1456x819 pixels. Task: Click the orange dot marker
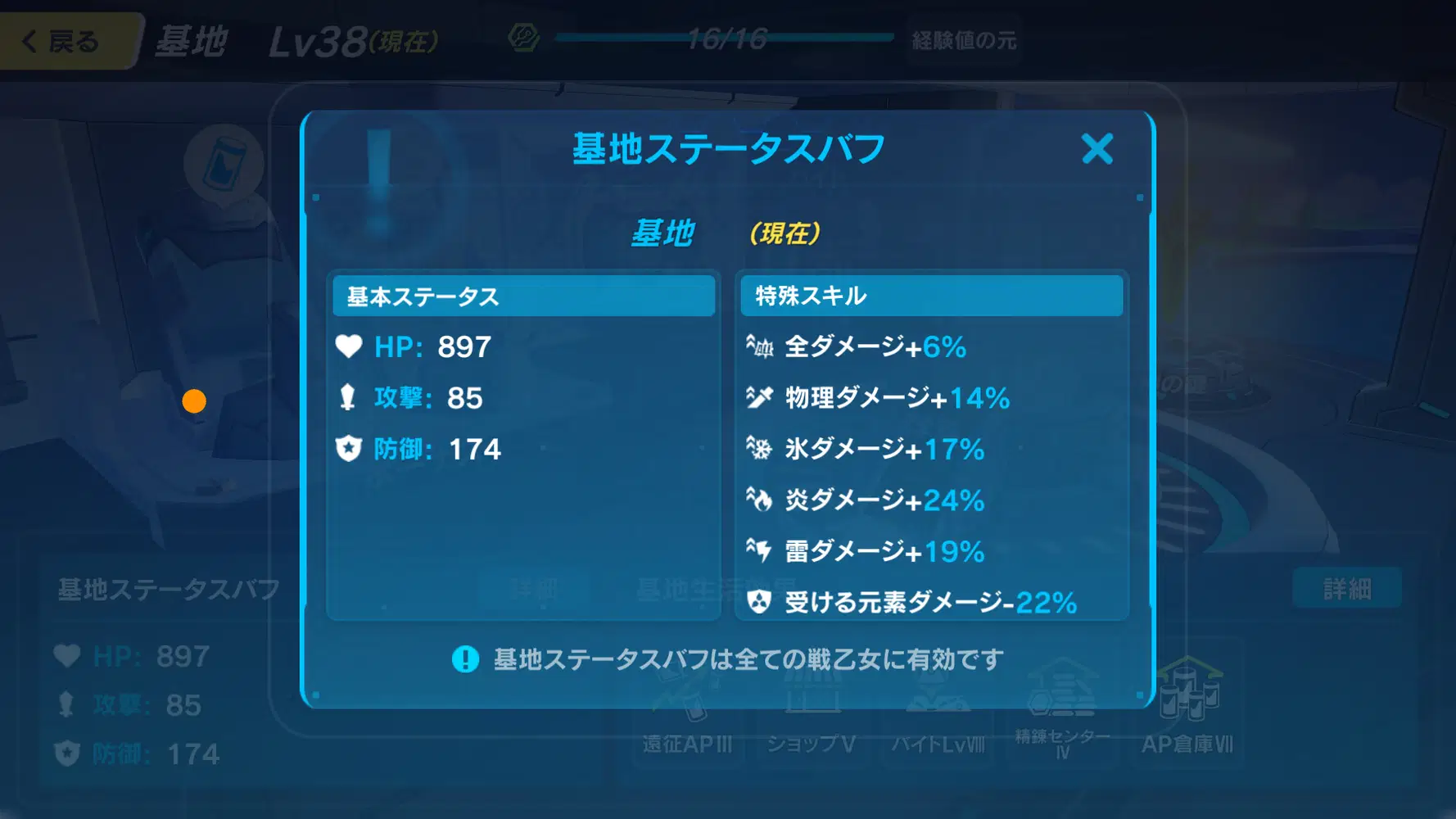pyautogui.click(x=194, y=400)
